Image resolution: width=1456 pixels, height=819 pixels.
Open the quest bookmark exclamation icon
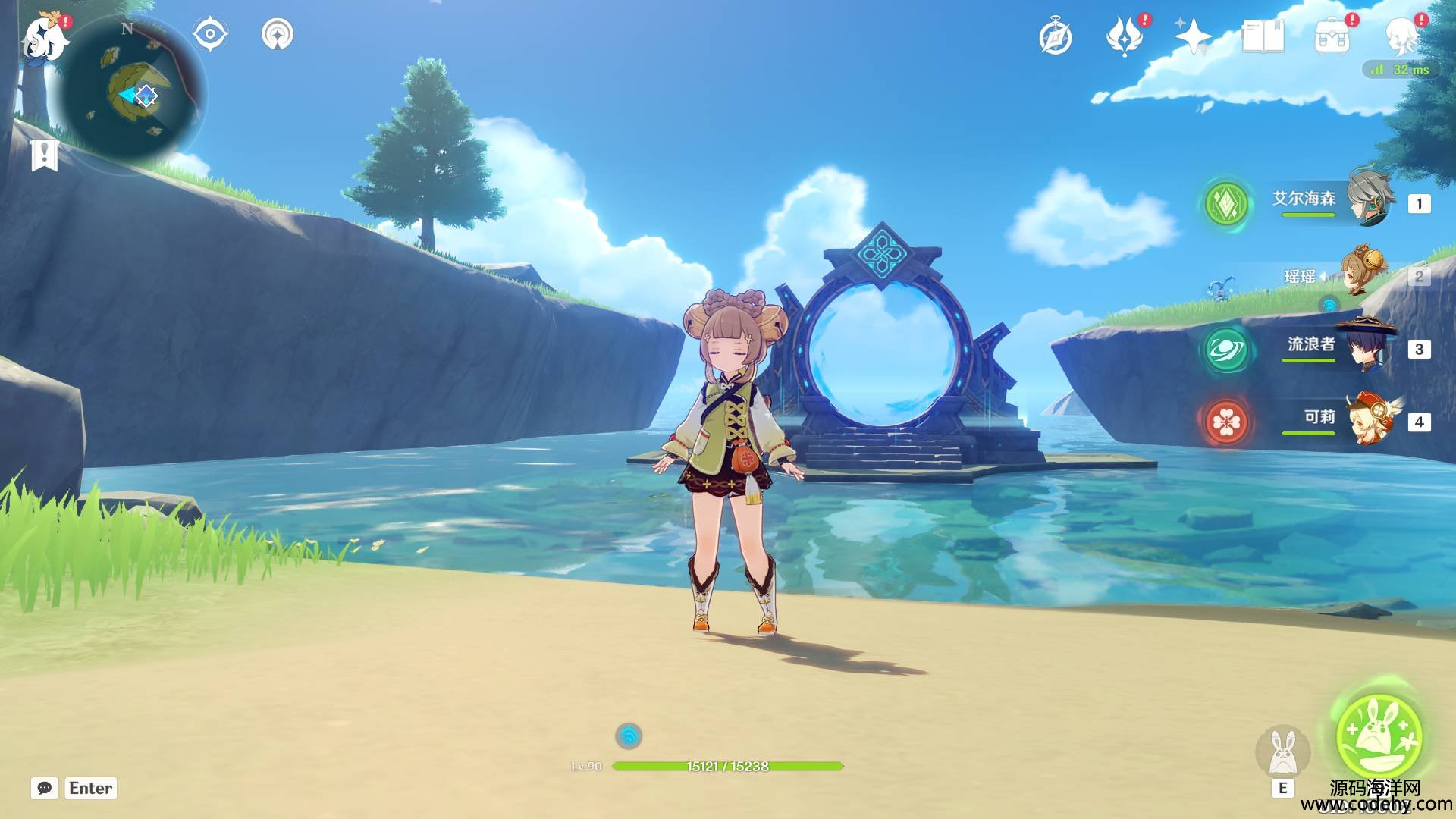(44, 155)
